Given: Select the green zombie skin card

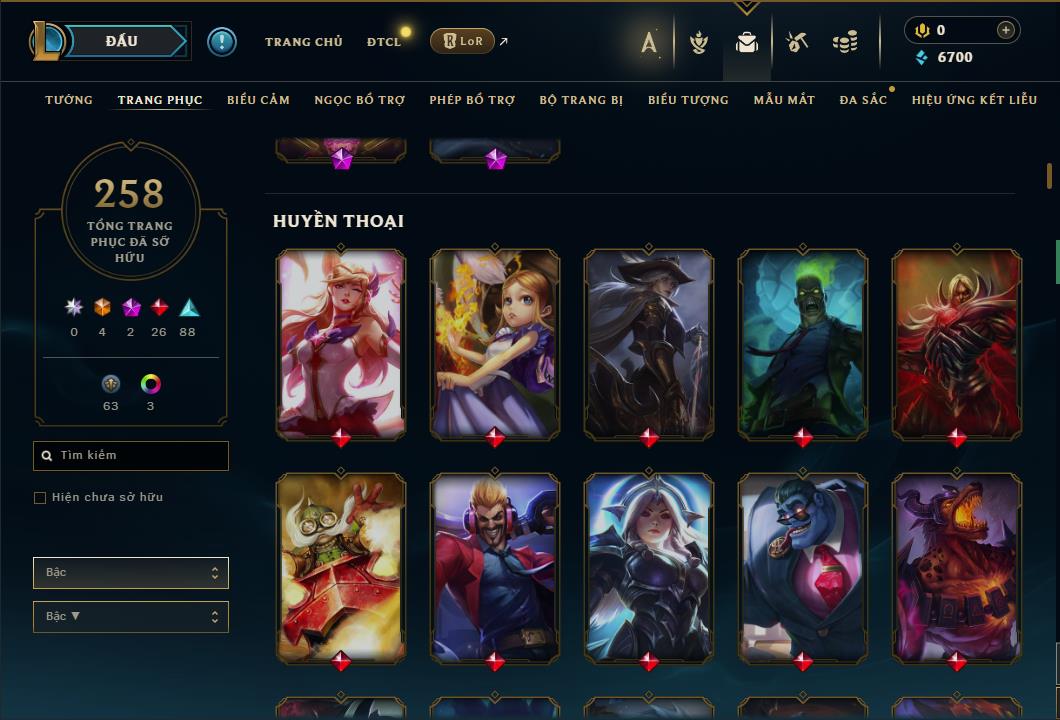Looking at the screenshot, I should 803,344.
